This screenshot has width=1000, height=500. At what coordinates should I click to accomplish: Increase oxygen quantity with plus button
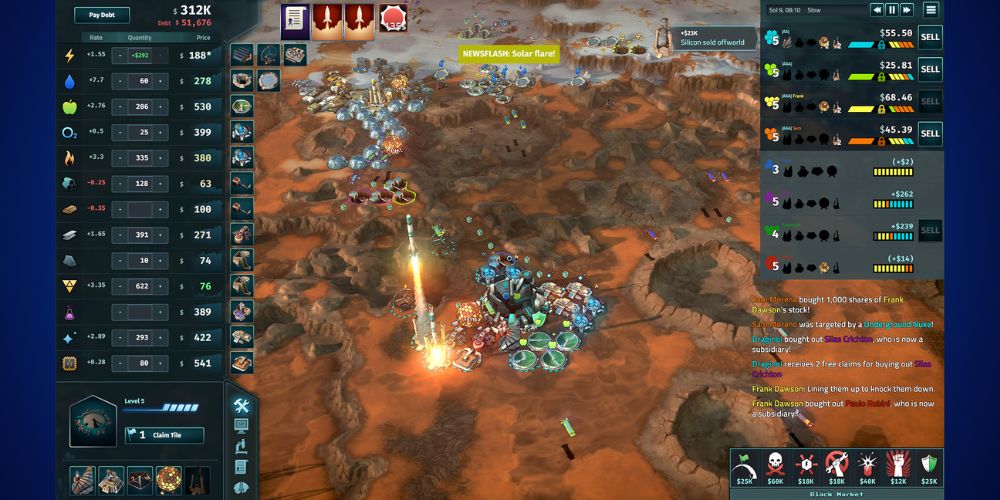[x=161, y=132]
